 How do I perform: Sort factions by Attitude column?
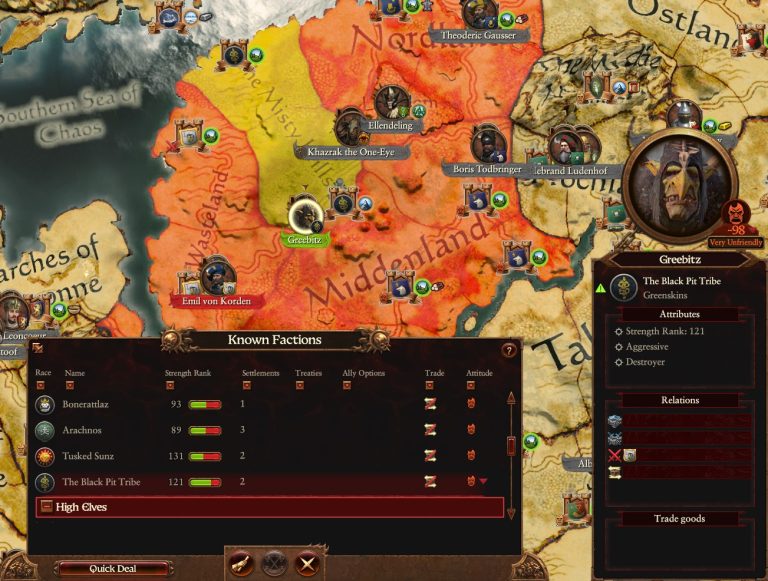tap(471, 384)
